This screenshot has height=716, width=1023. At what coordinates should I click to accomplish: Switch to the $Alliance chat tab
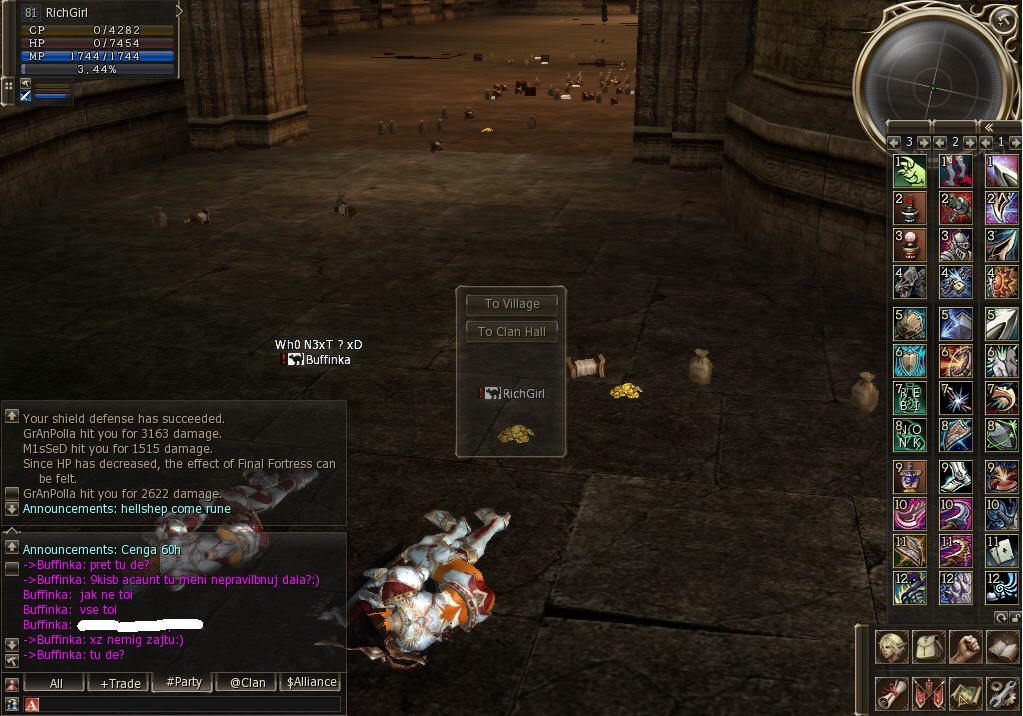click(x=311, y=683)
